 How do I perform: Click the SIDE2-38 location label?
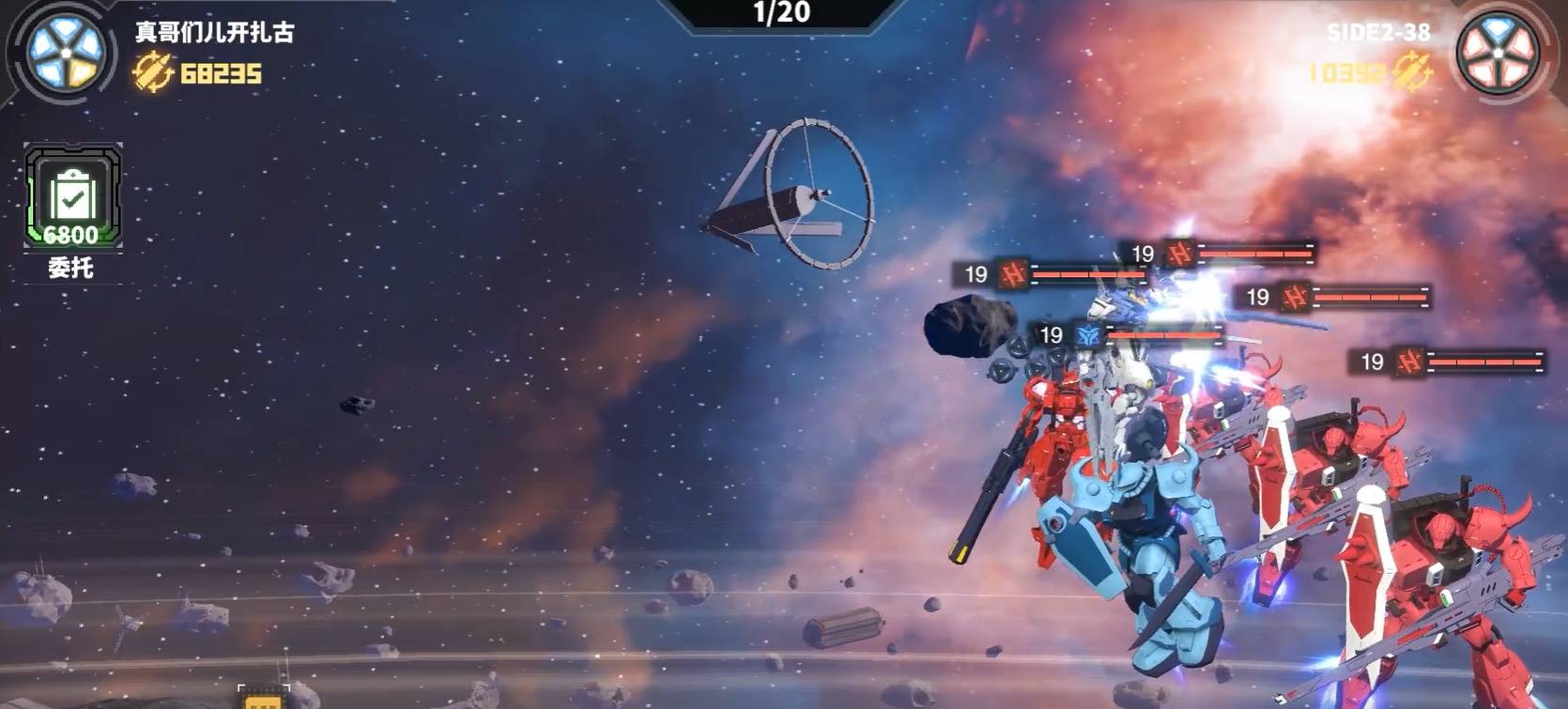pos(1378,31)
